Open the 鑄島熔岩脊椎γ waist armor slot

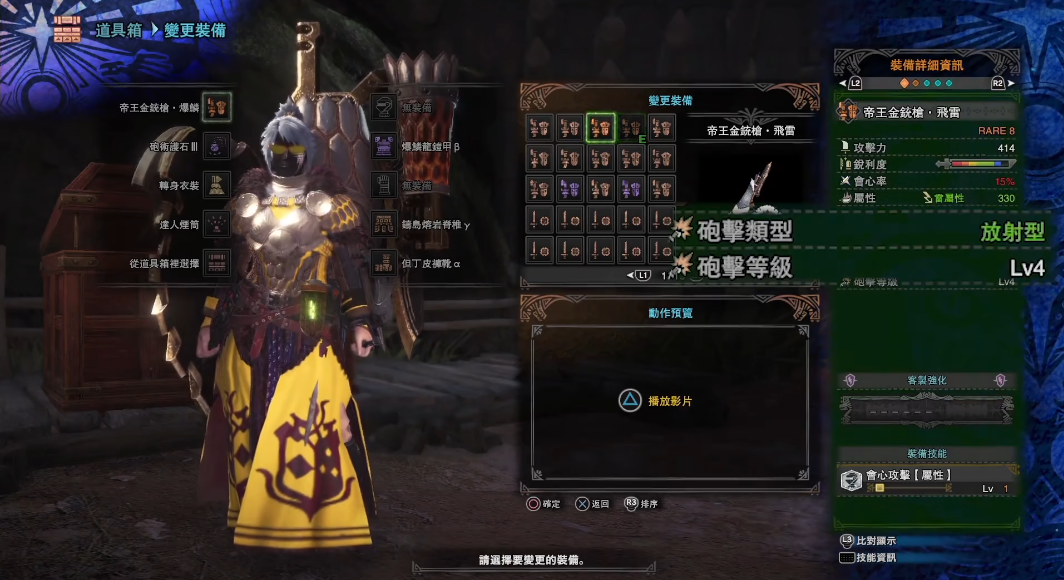pyautogui.click(x=384, y=224)
